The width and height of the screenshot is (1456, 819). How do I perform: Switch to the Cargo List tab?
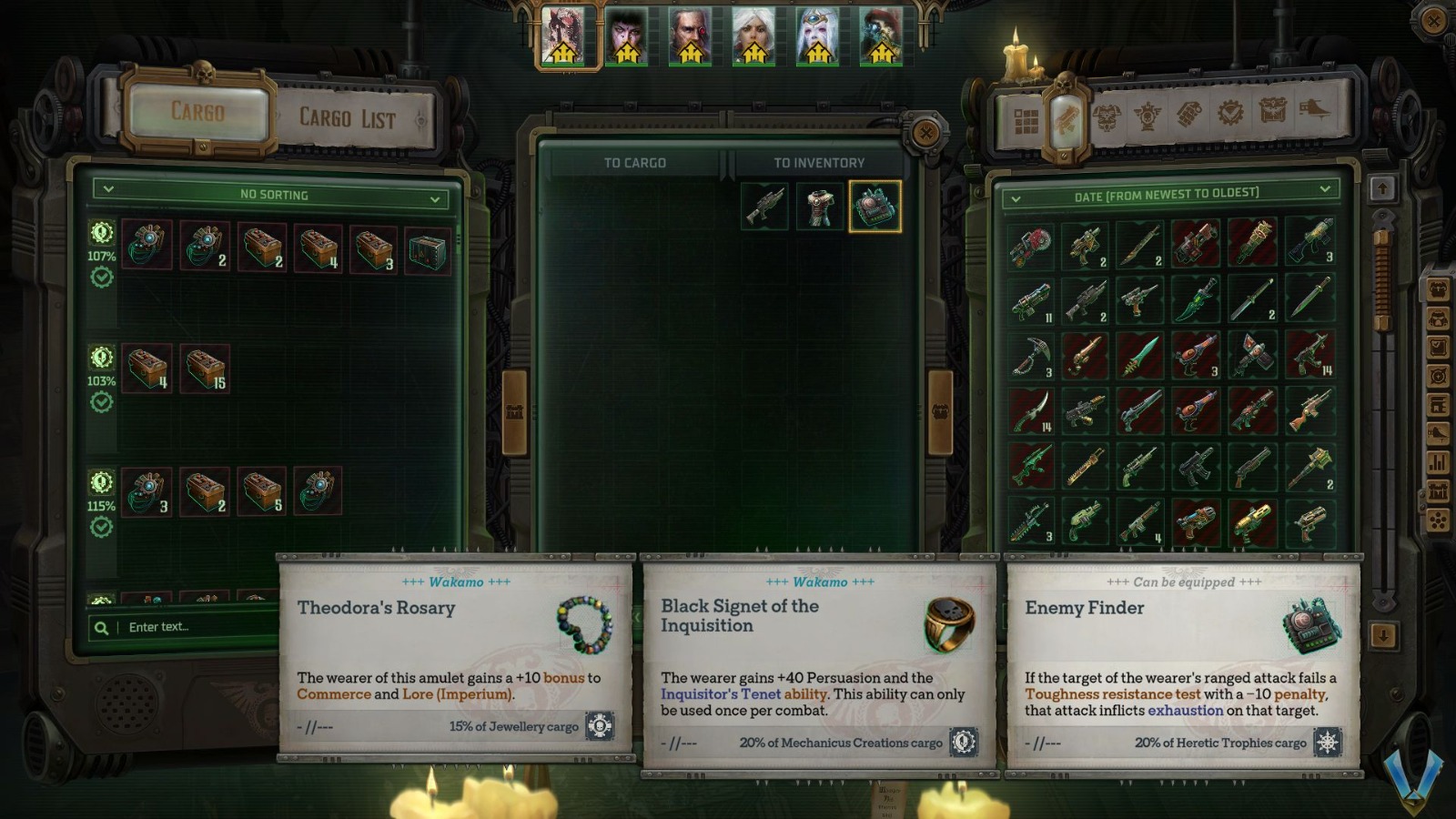click(347, 118)
